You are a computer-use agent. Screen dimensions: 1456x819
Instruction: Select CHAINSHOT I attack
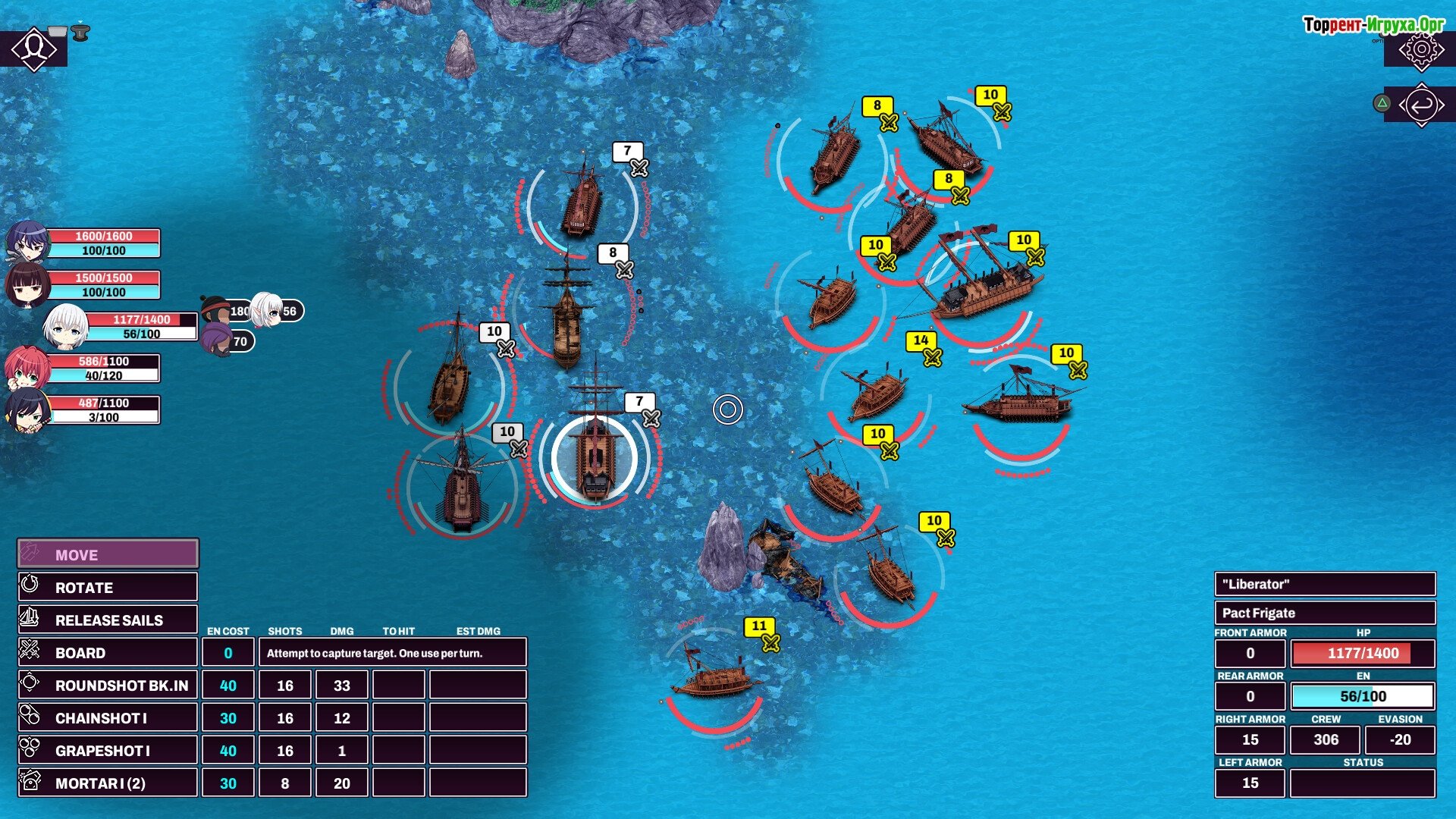coord(108,718)
